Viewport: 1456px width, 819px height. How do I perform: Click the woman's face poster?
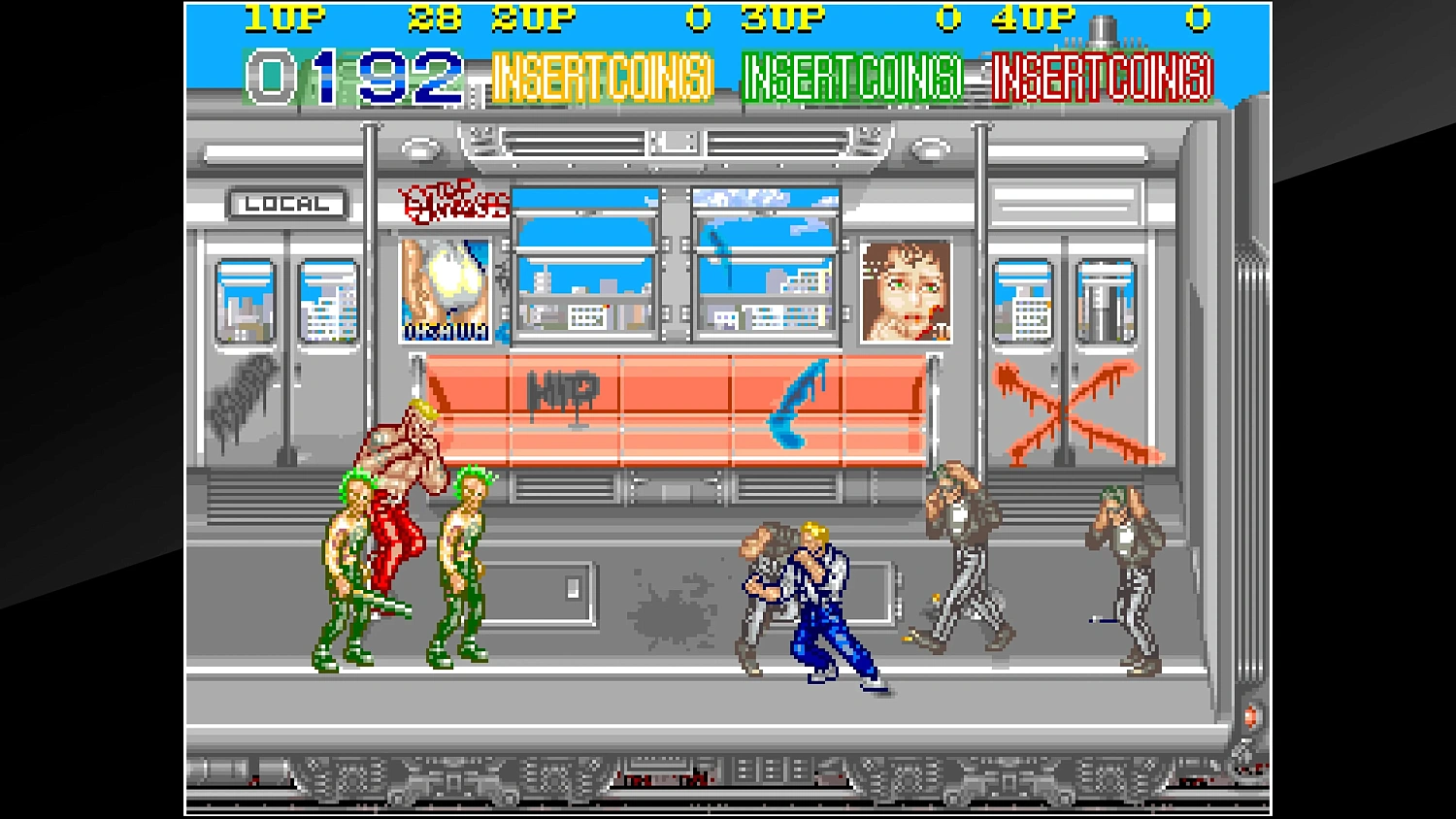904,291
